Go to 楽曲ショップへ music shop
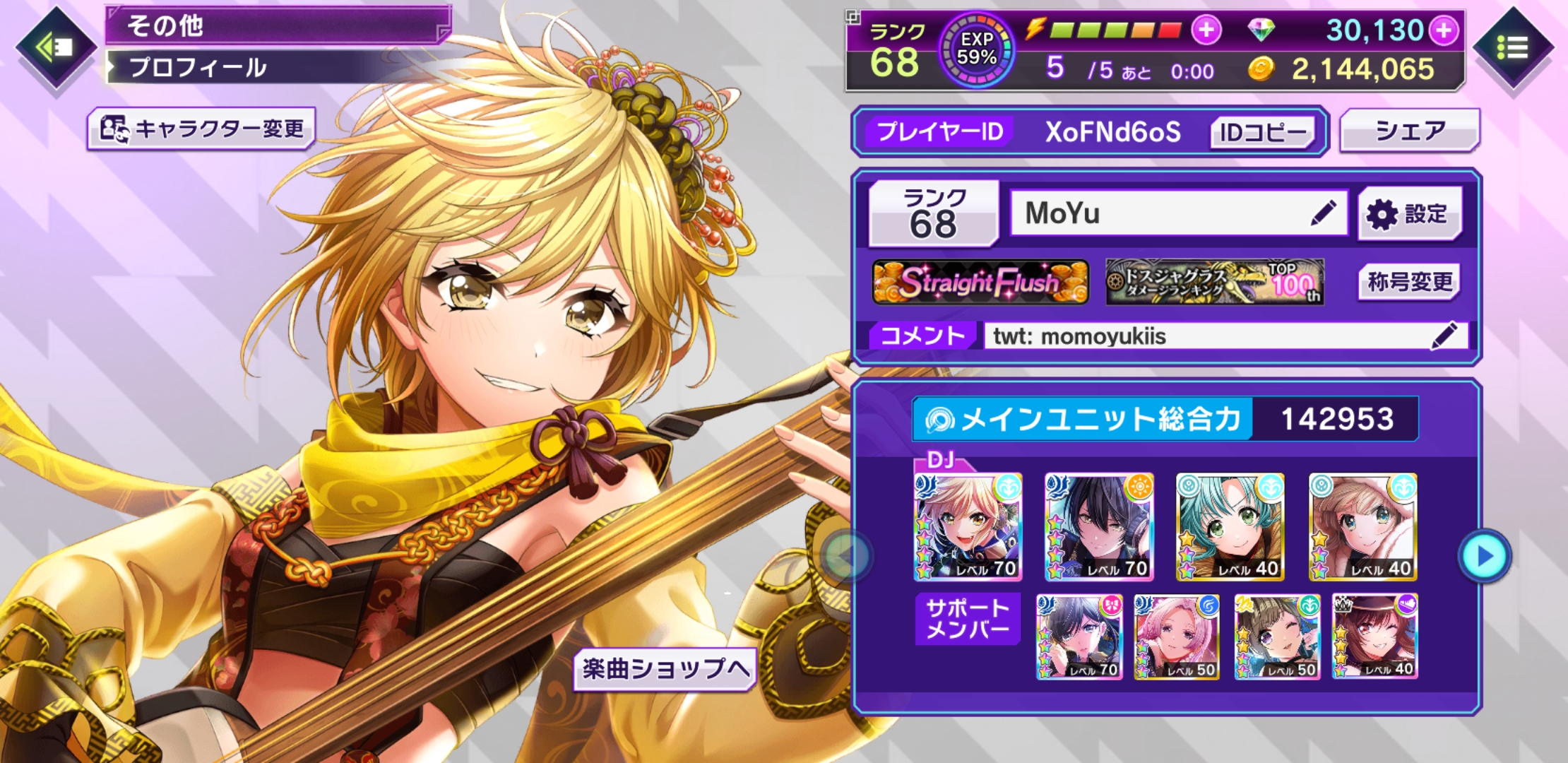1568x763 pixels. pos(665,668)
